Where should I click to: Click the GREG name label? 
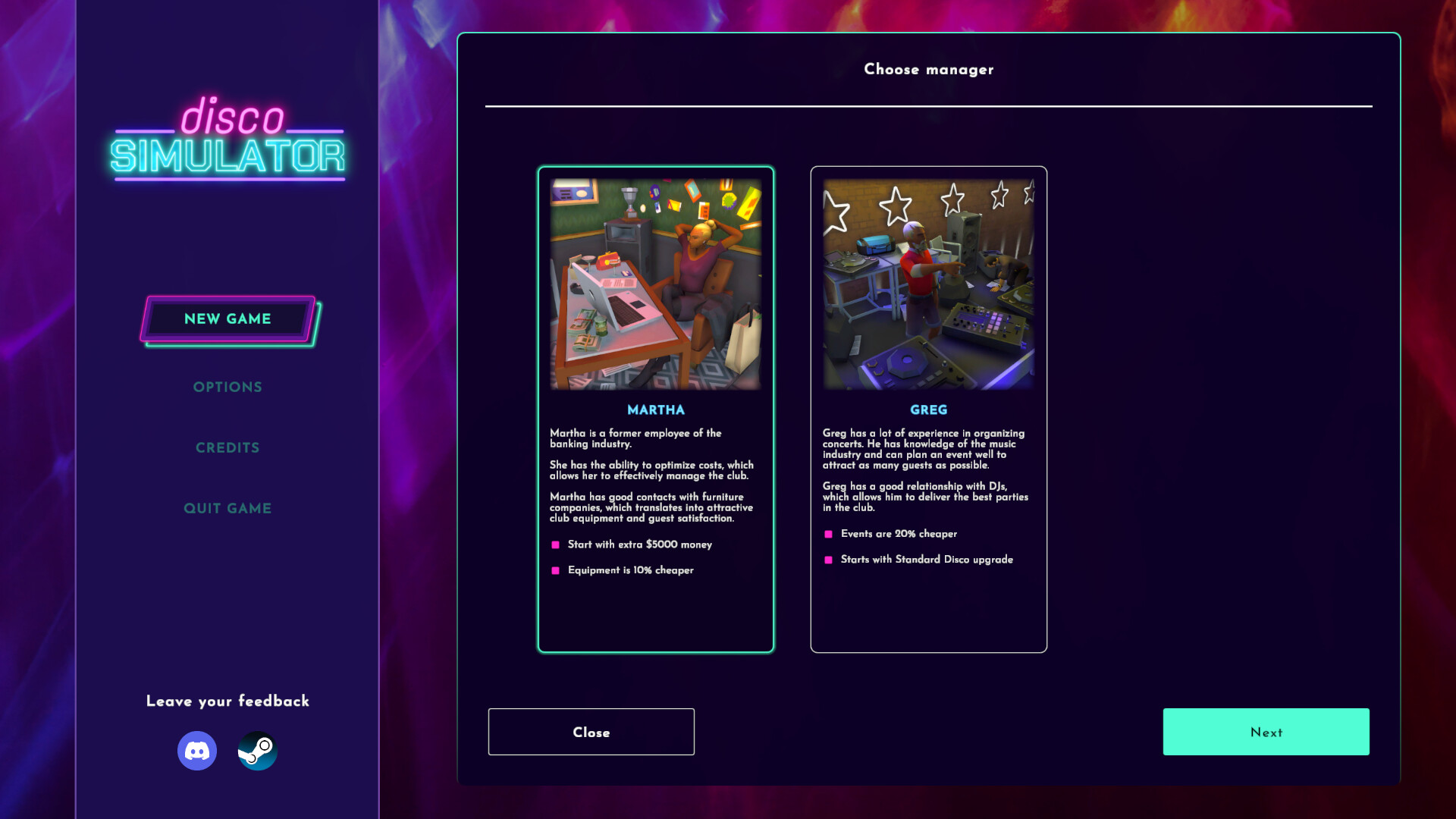(928, 409)
